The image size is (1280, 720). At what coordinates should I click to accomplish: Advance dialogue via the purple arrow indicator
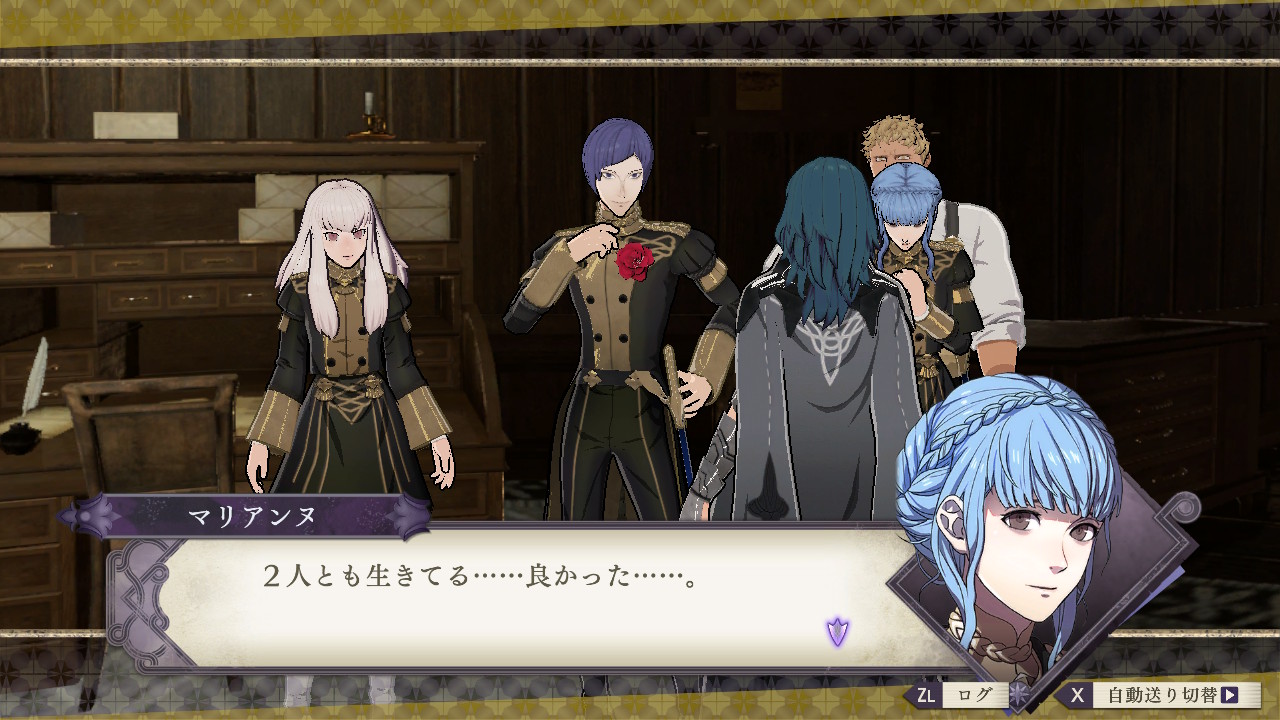[x=837, y=631]
